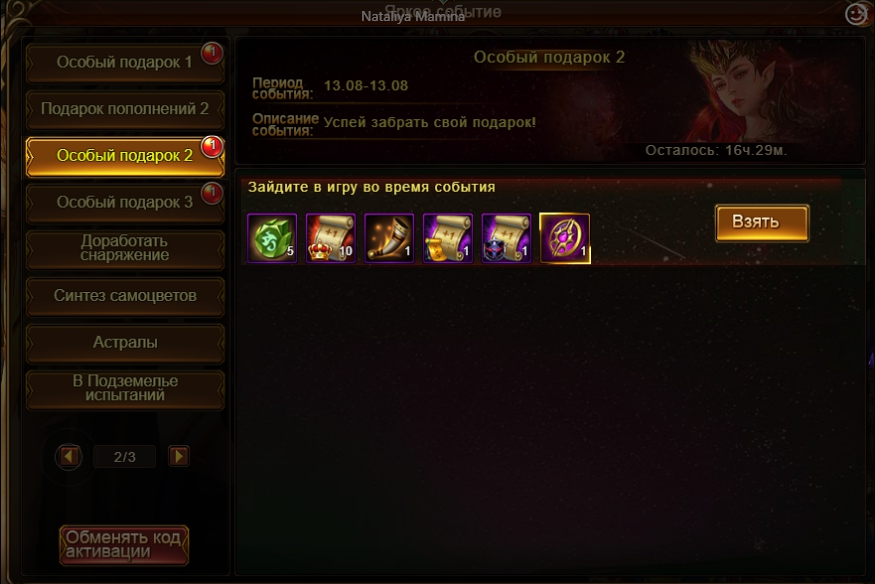Open the Обменять код активации dialog

click(x=123, y=545)
